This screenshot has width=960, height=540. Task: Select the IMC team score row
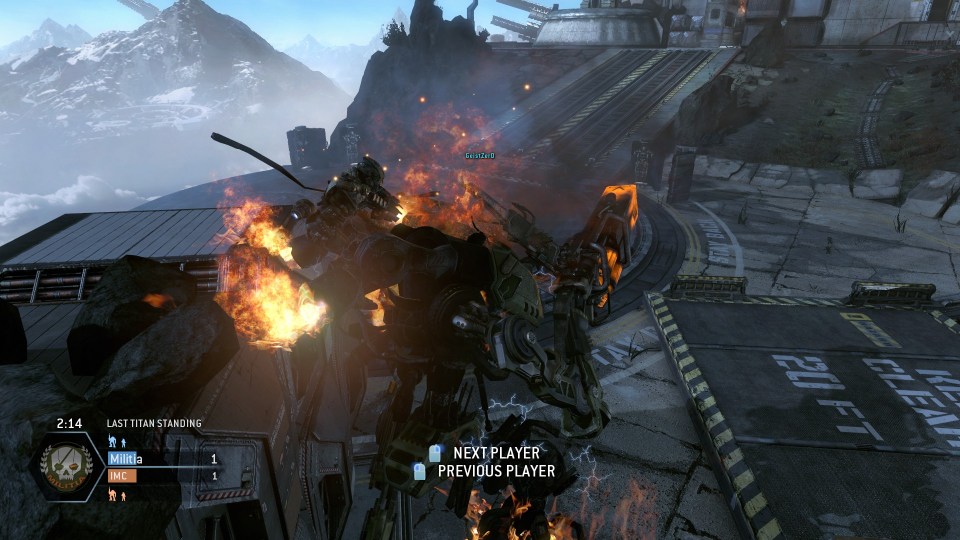coord(164,476)
